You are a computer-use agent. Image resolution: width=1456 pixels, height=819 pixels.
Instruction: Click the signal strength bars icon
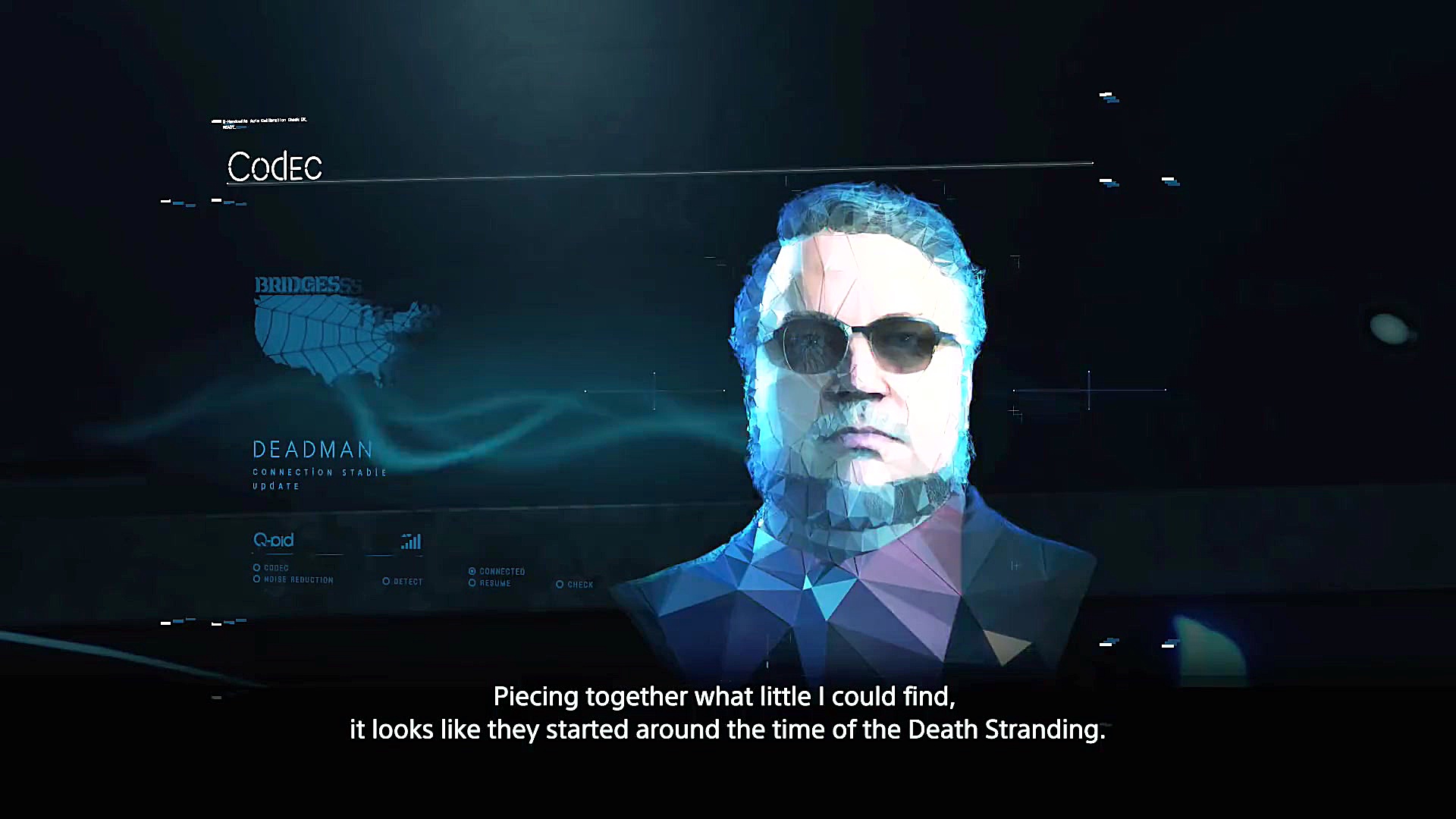[x=409, y=542]
